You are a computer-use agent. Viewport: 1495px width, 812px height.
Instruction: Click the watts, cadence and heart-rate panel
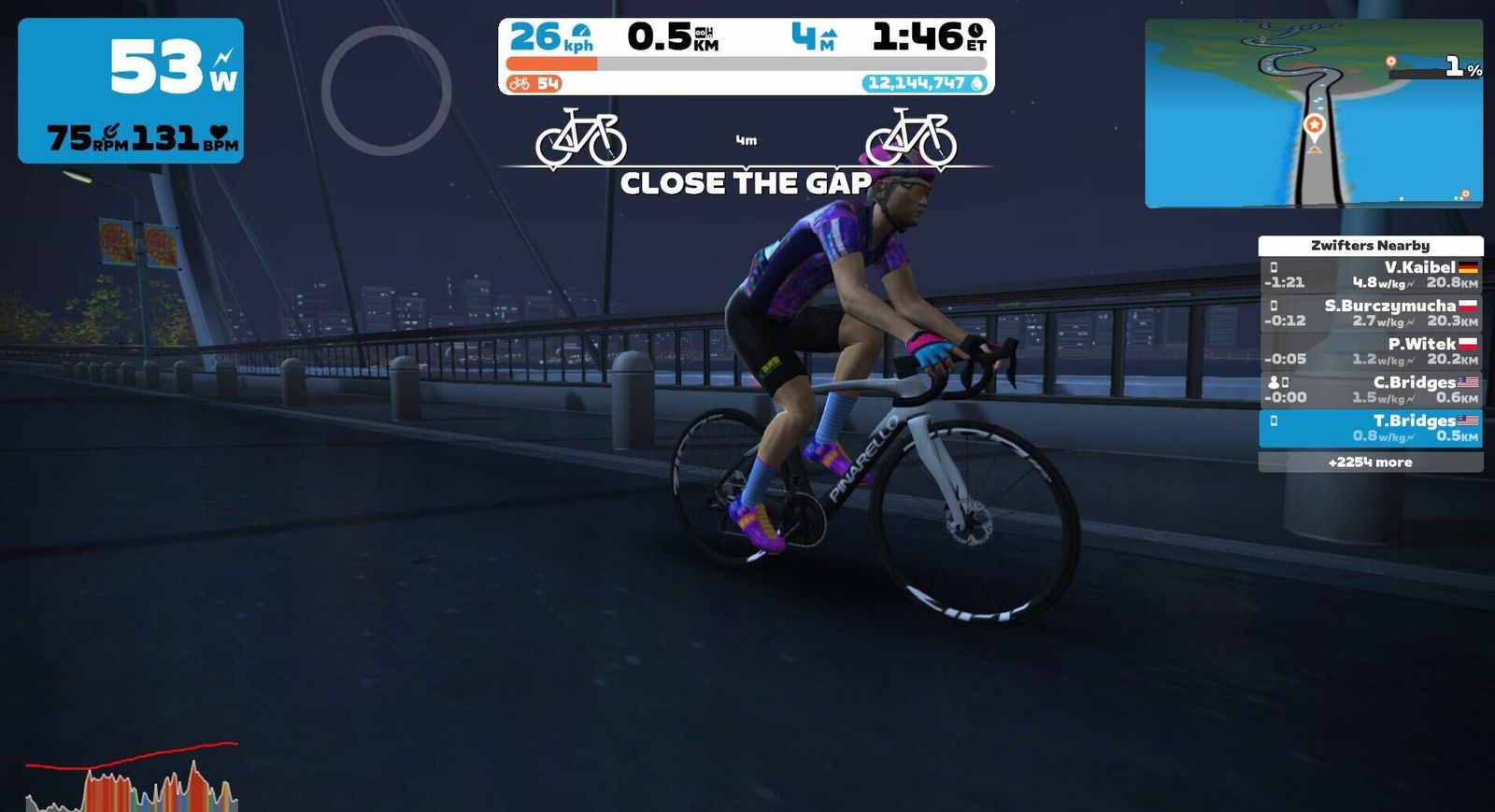[131, 91]
